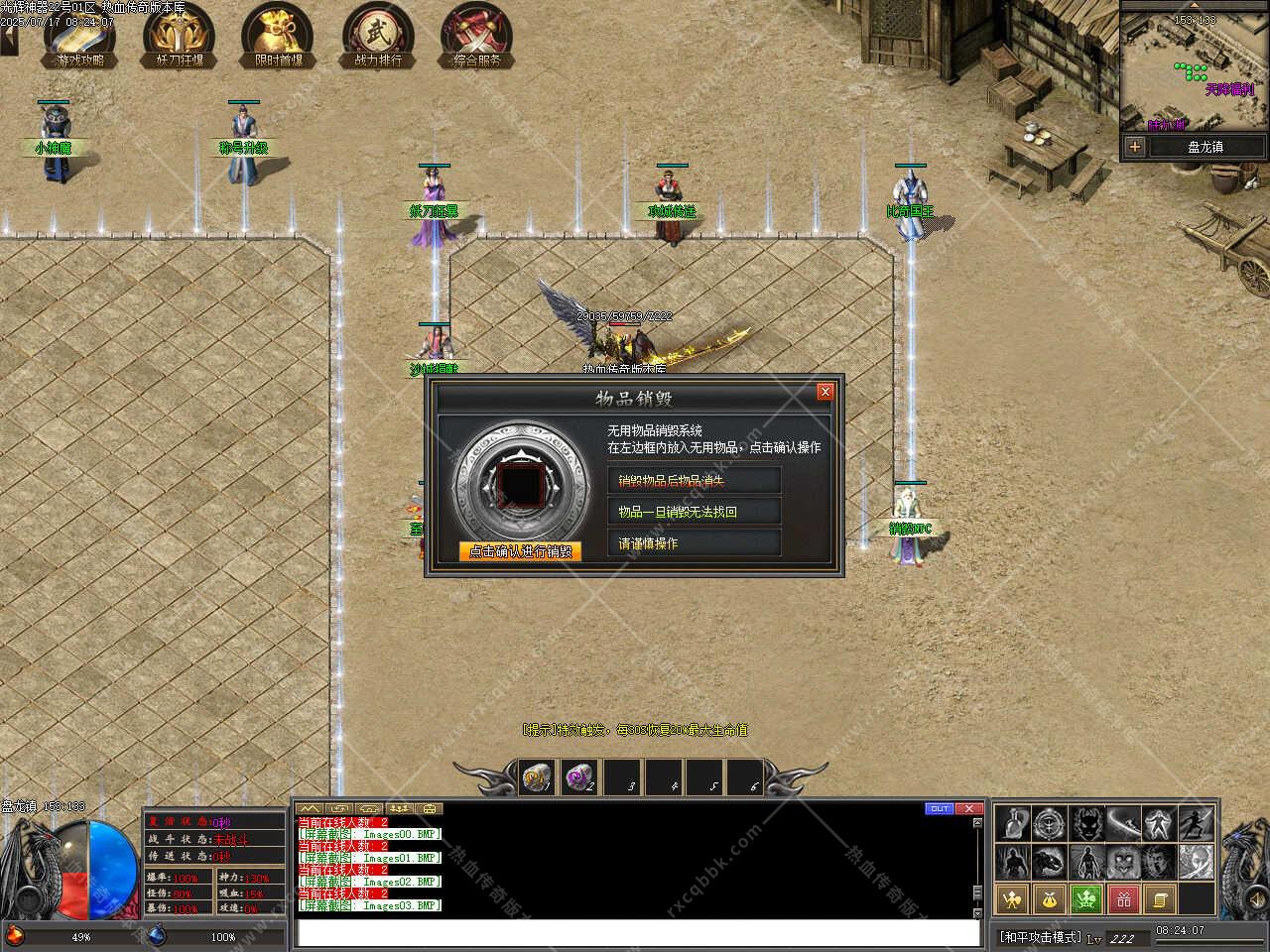Close the 物品销毁 item destroy dialog
This screenshot has width=1270, height=952.
coord(825,392)
